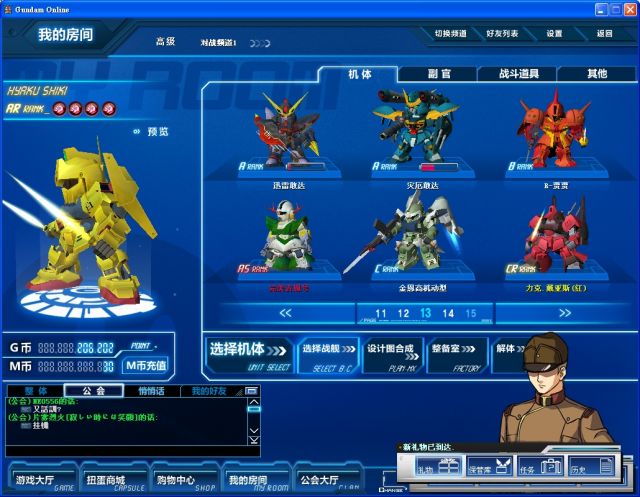Click the M币充值 recharge button

click(146, 365)
